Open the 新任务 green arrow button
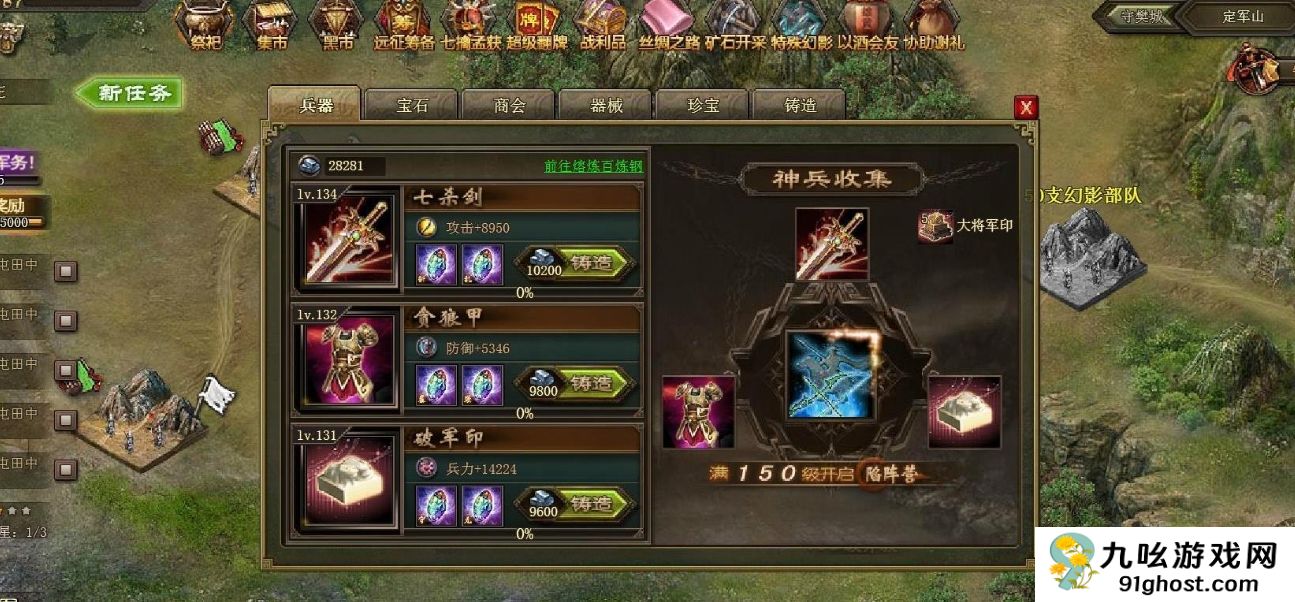 [x=130, y=94]
